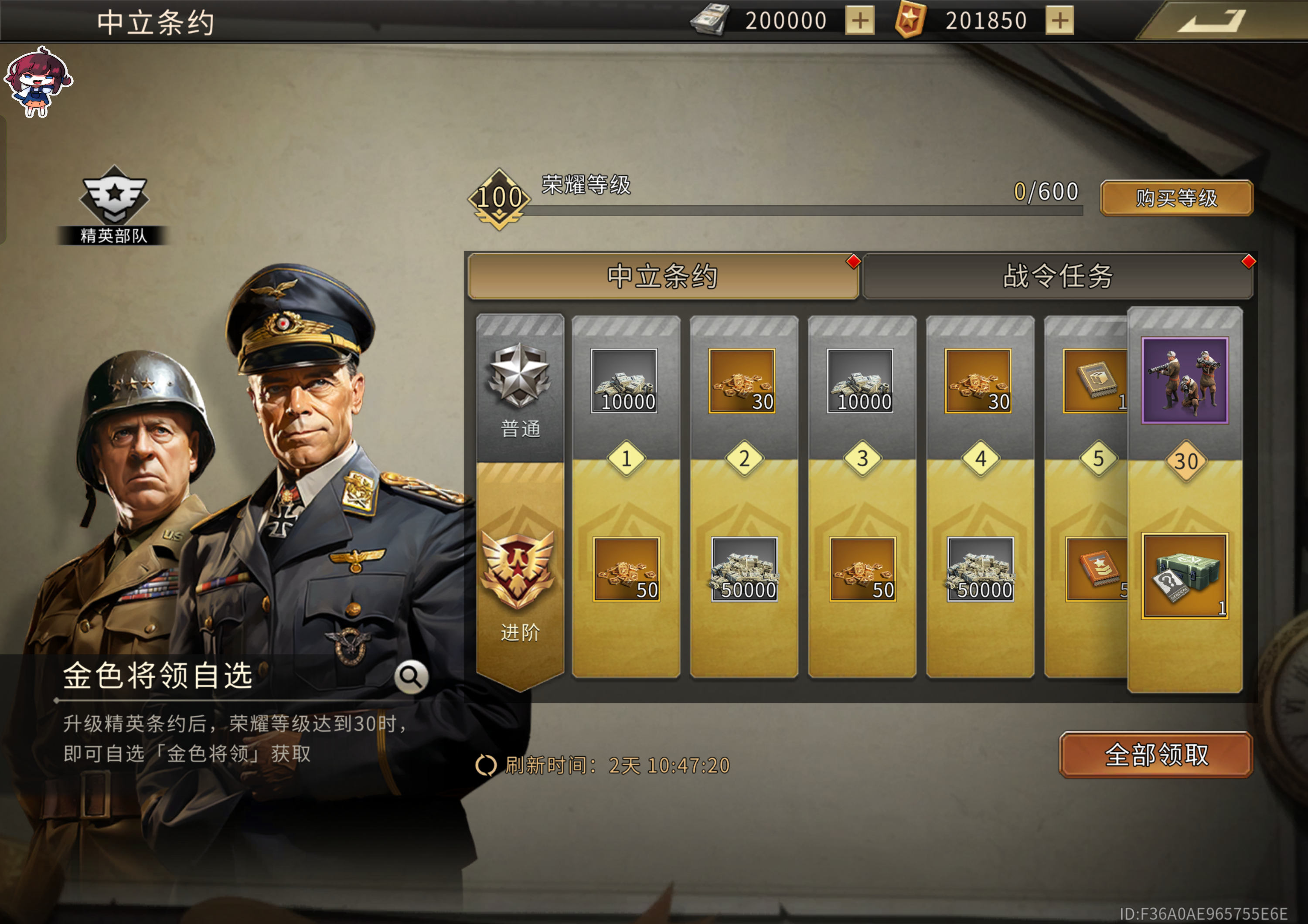1308x924 pixels.
Task: Choose the level 2 advanced 50000 cash reward
Action: click(x=744, y=569)
